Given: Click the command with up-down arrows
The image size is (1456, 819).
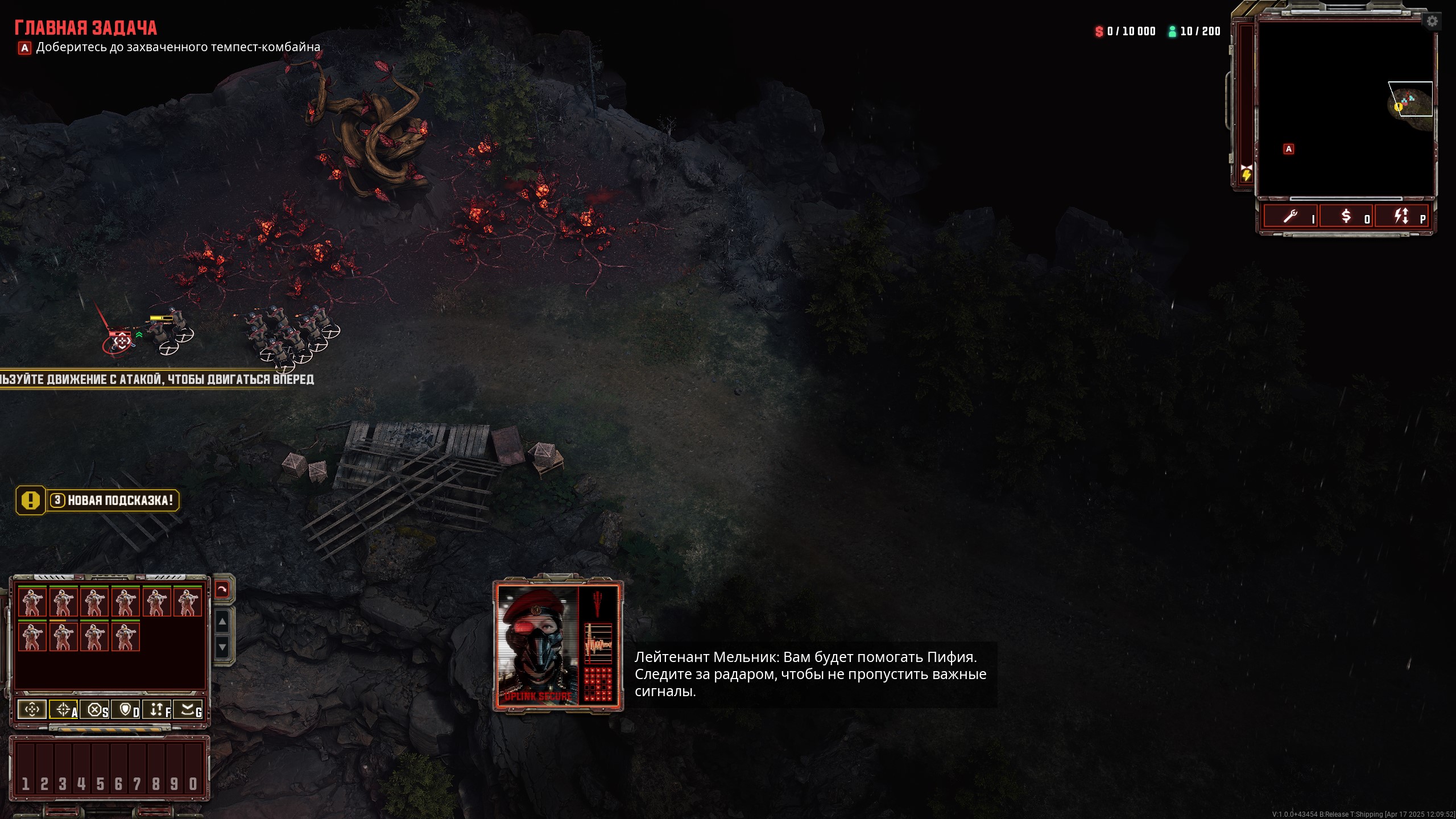Looking at the screenshot, I should [157, 709].
